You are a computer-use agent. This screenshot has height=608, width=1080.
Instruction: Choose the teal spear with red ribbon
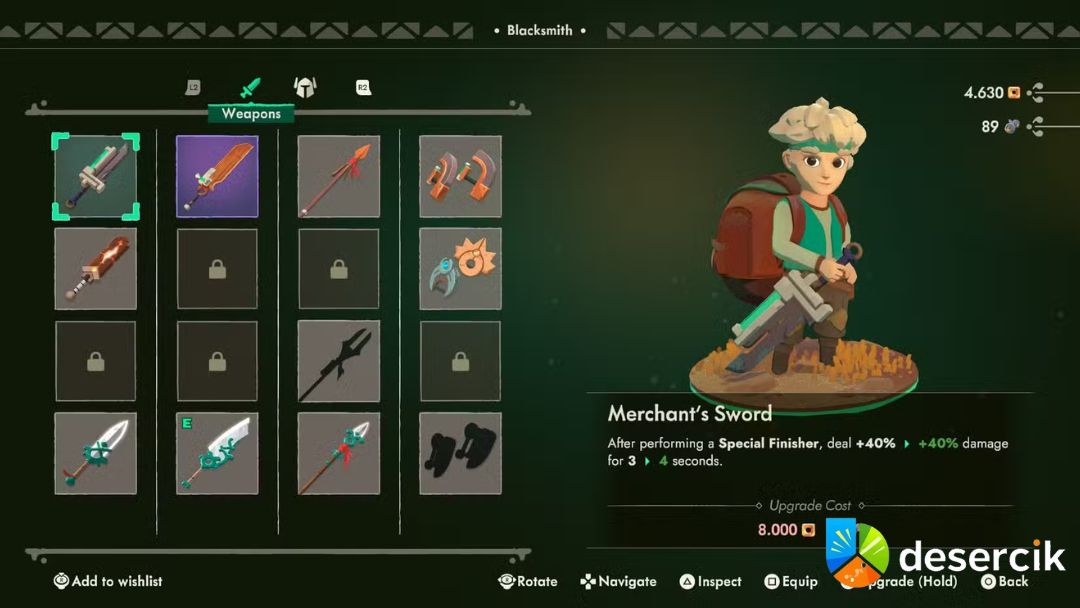coord(339,453)
